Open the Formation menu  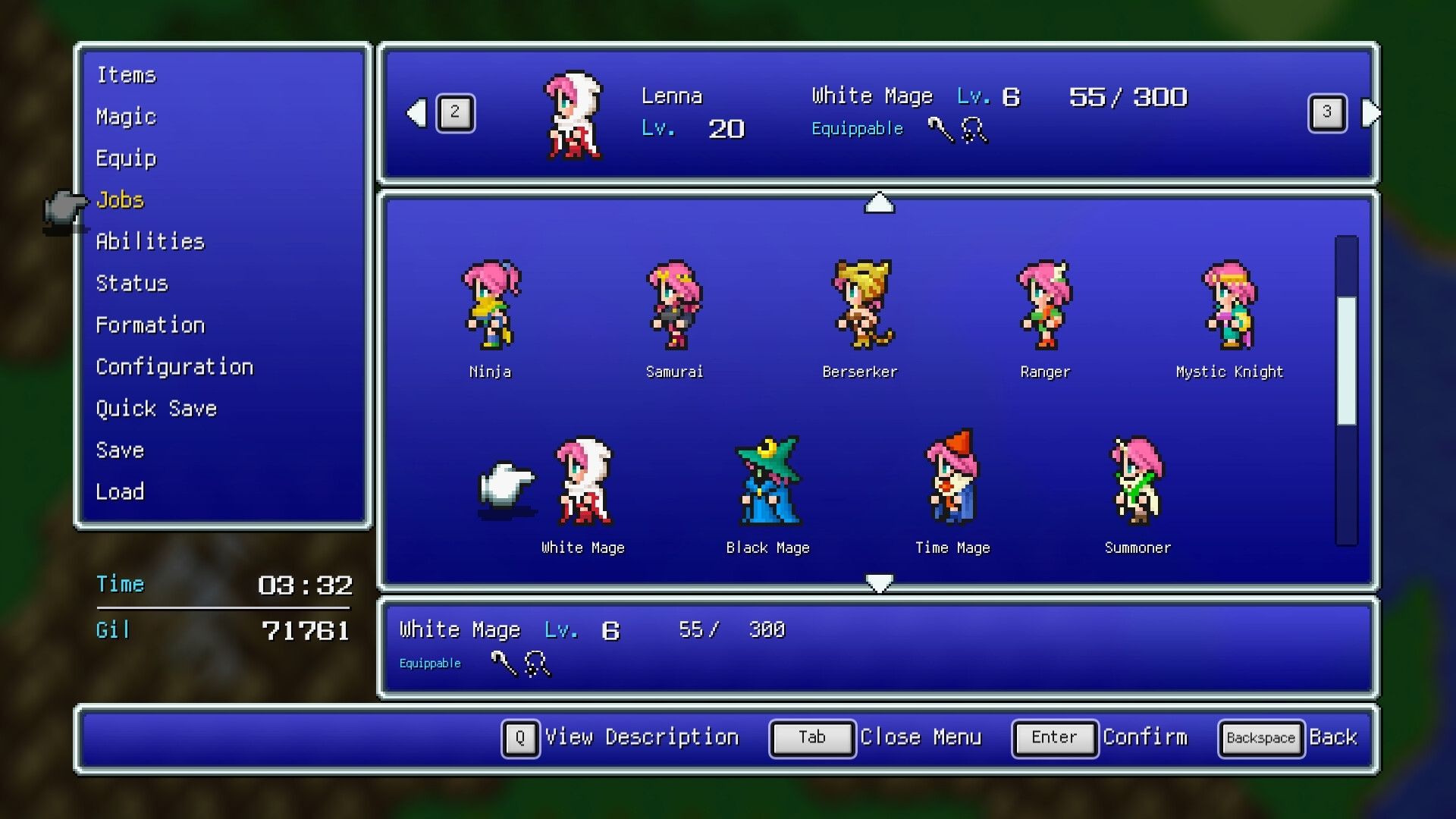point(149,325)
